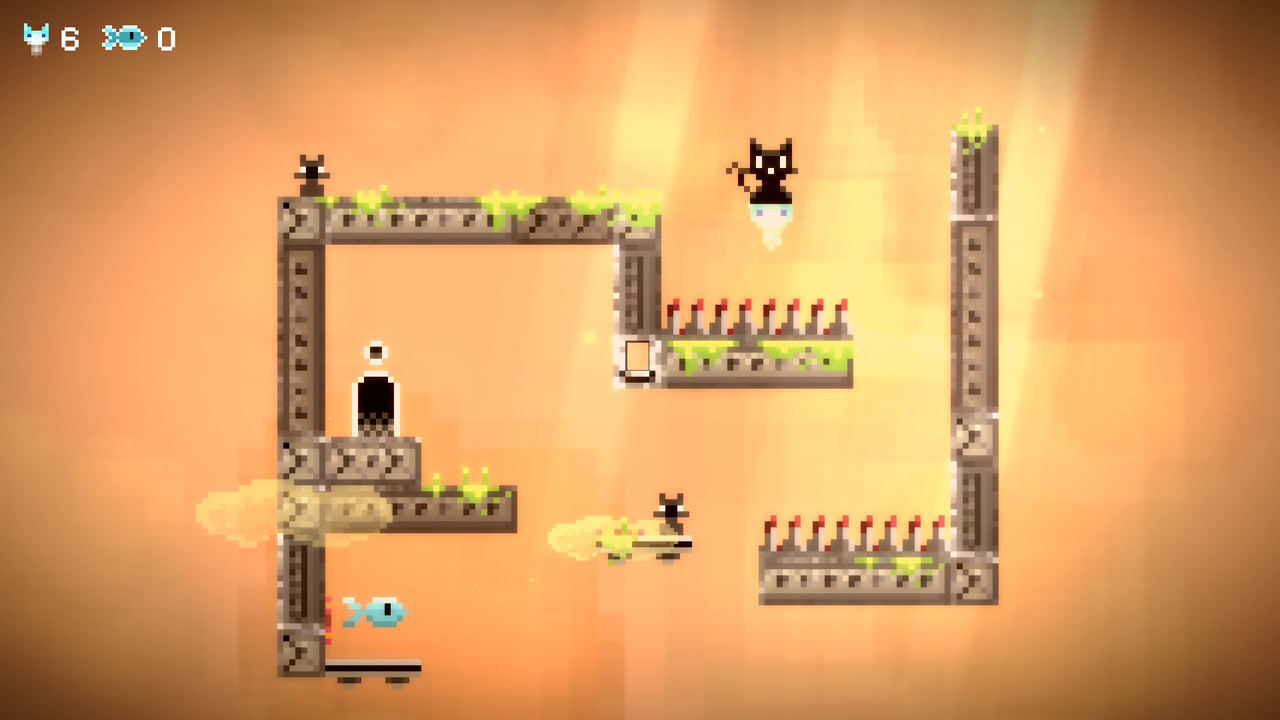Click the number 6 next to the cat counter
Screen dimensions: 1280x720
pyautogui.click(x=69, y=40)
